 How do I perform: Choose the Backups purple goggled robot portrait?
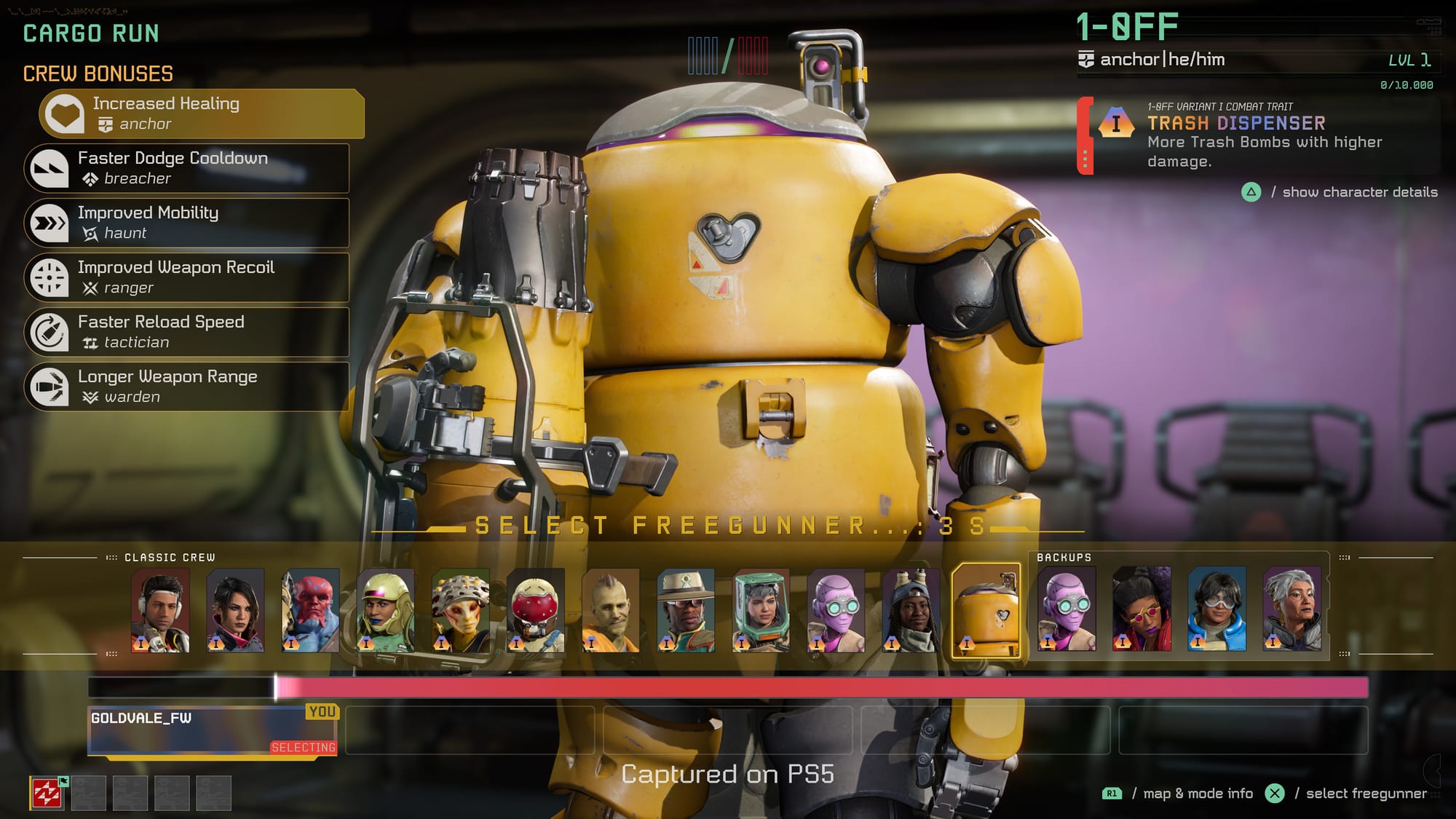coord(1067,610)
